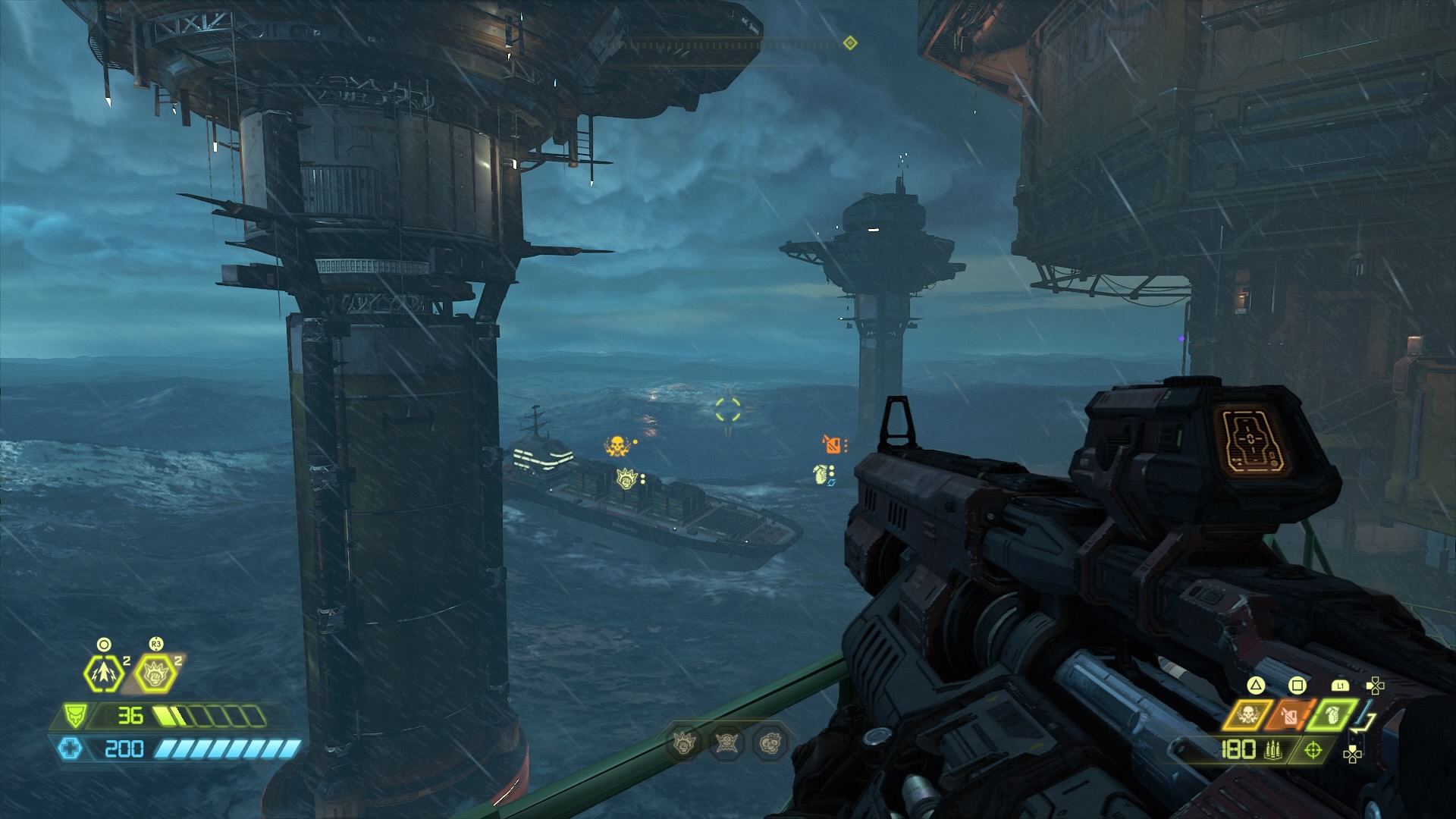
Task: Click the green crosshair icon beside the ammo count
Action: coord(1313,750)
